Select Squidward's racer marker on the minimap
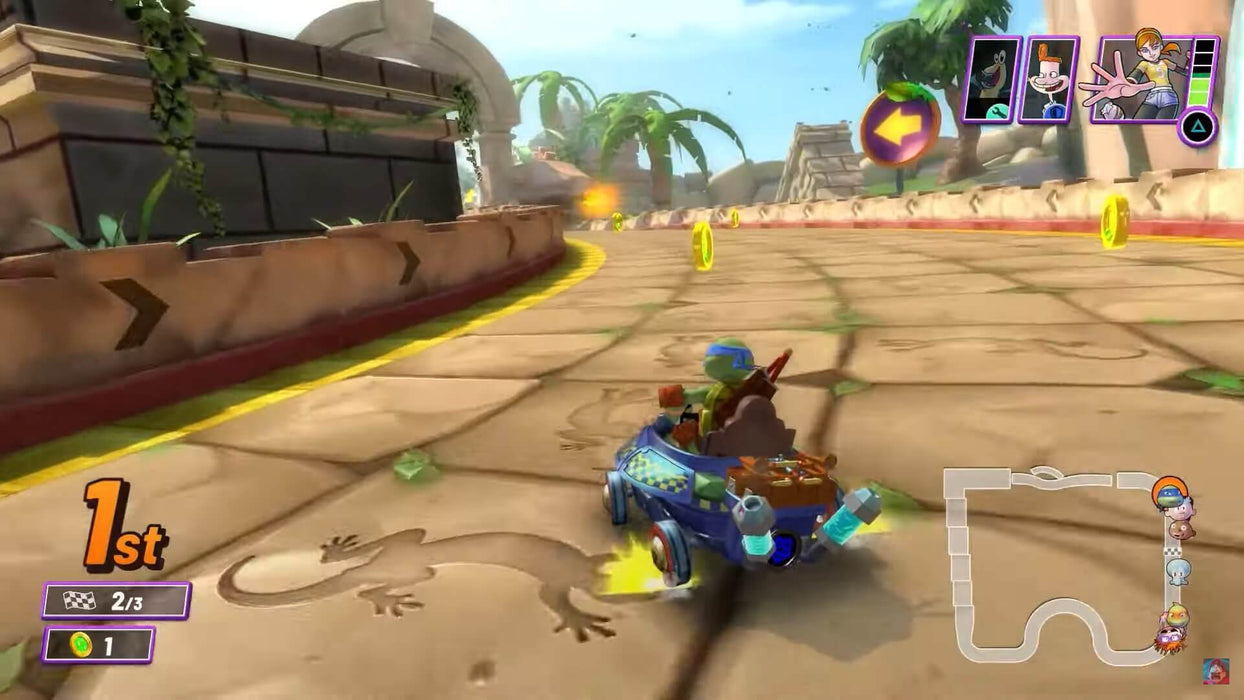The height and width of the screenshot is (700, 1244). coord(1179,571)
